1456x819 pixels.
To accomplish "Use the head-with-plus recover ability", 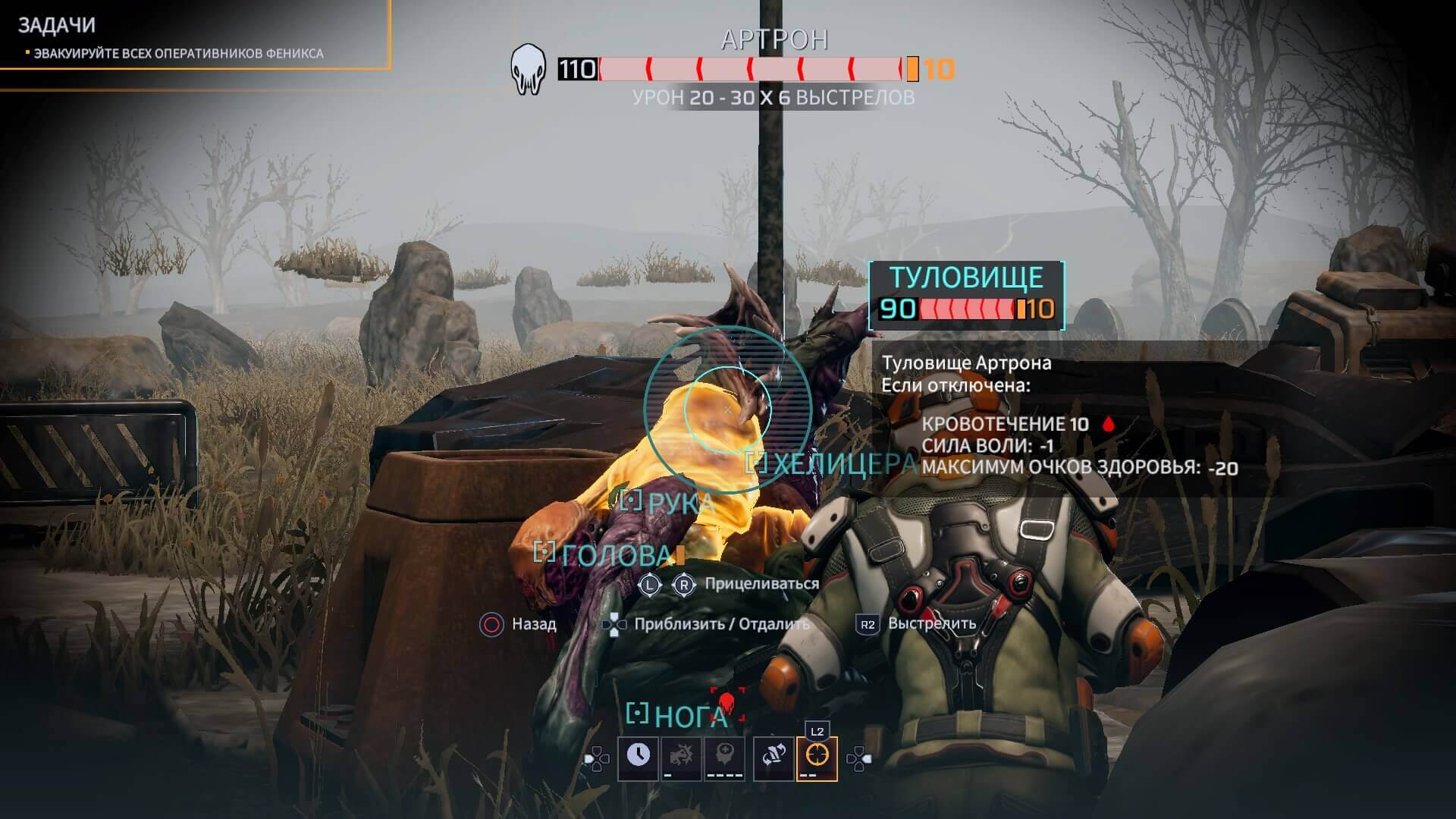I will click(x=725, y=758).
